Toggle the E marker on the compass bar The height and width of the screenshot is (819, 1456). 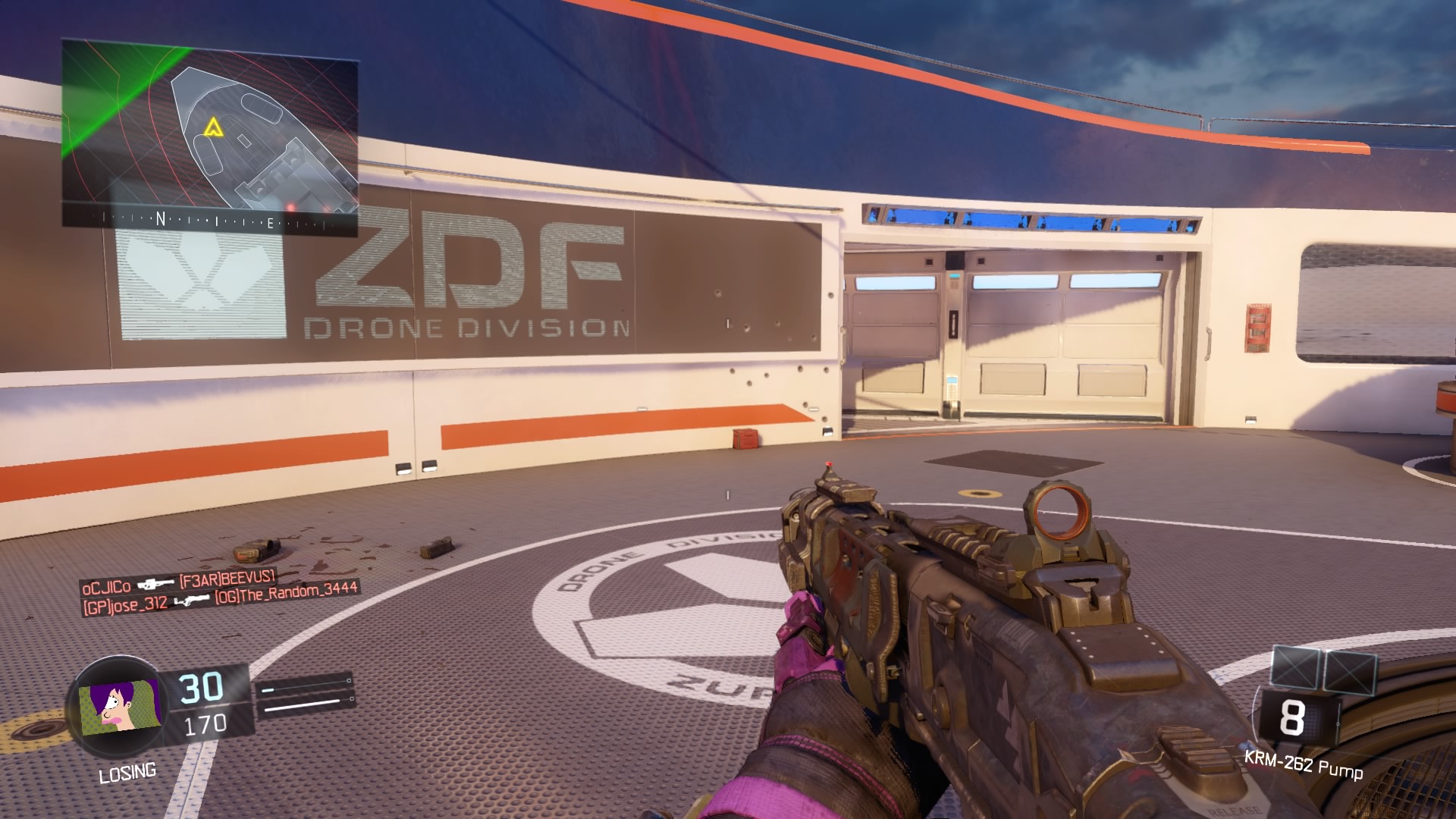[271, 223]
